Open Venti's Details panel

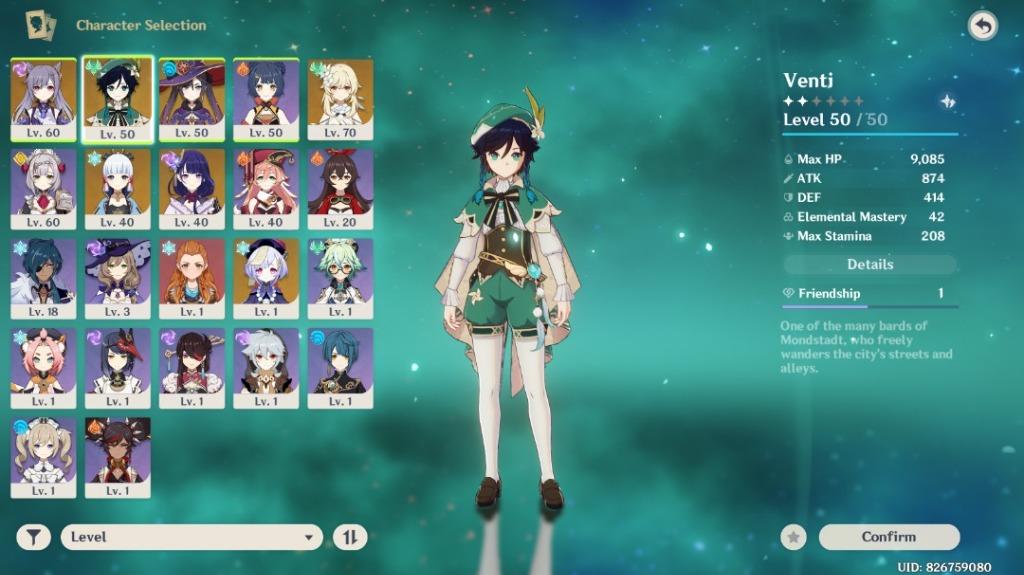click(x=870, y=264)
